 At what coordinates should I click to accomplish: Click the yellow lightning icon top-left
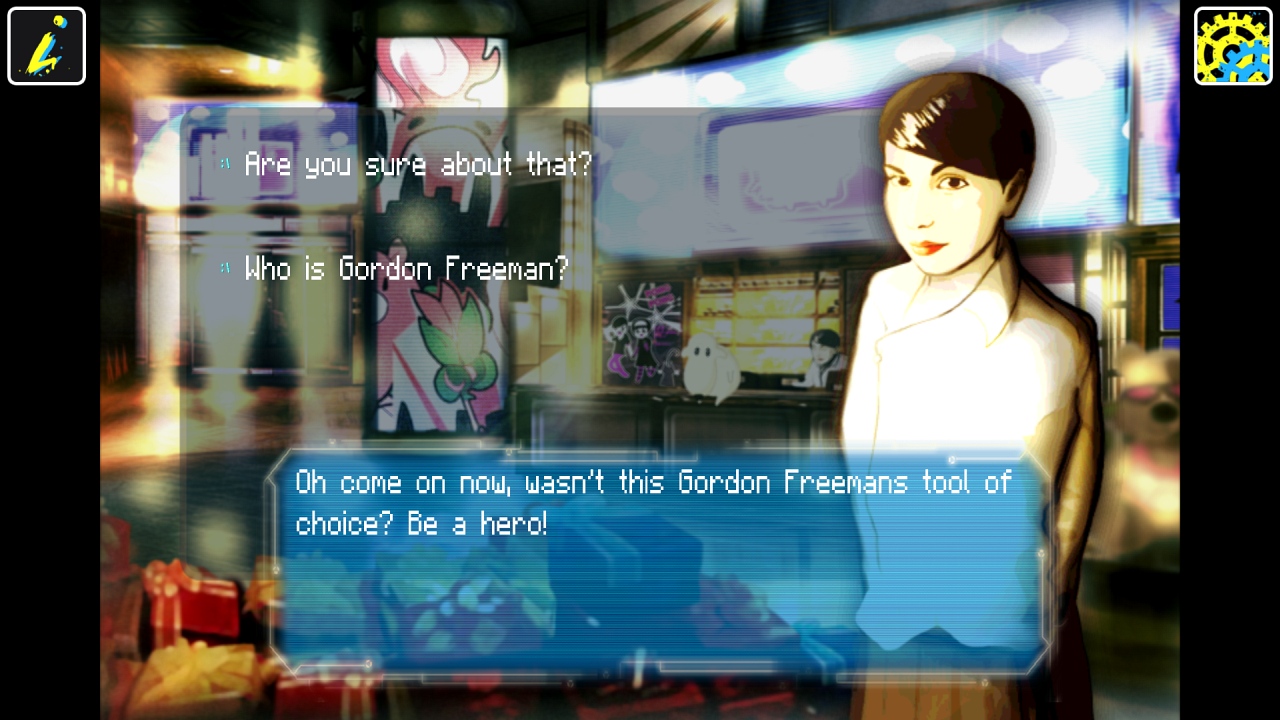pyautogui.click(x=46, y=46)
